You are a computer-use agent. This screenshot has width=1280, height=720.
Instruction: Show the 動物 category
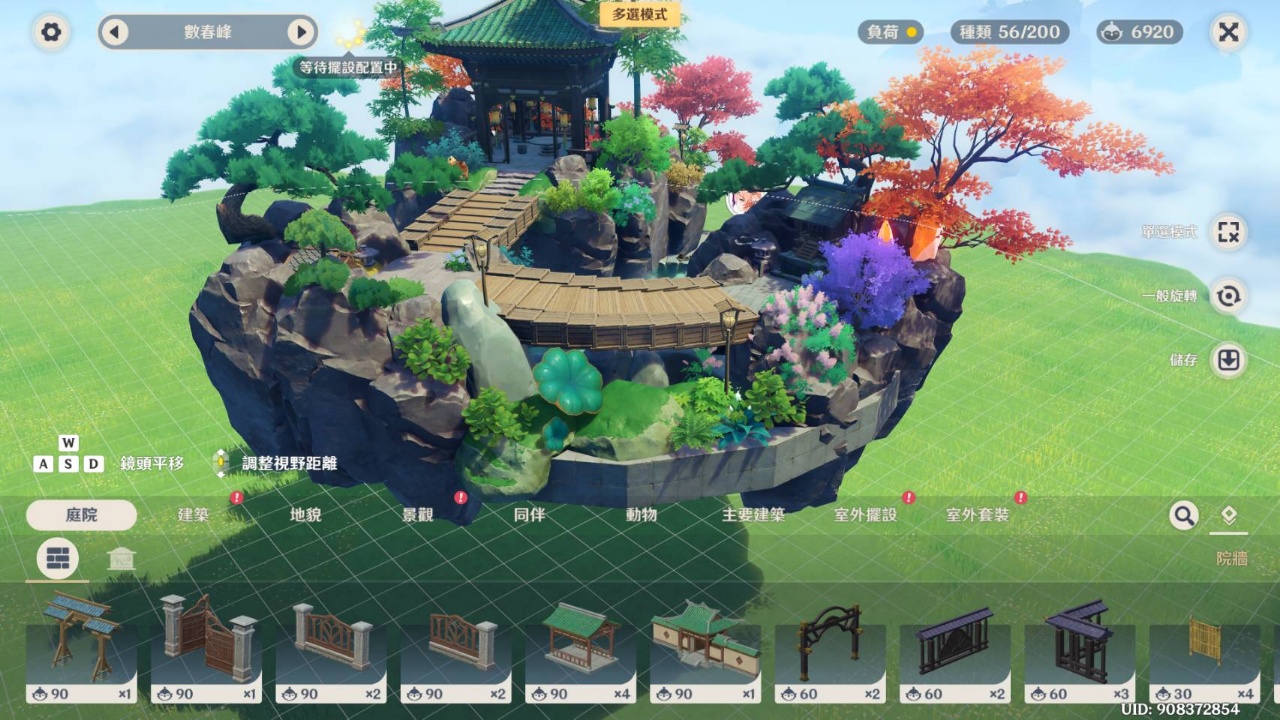pos(642,515)
